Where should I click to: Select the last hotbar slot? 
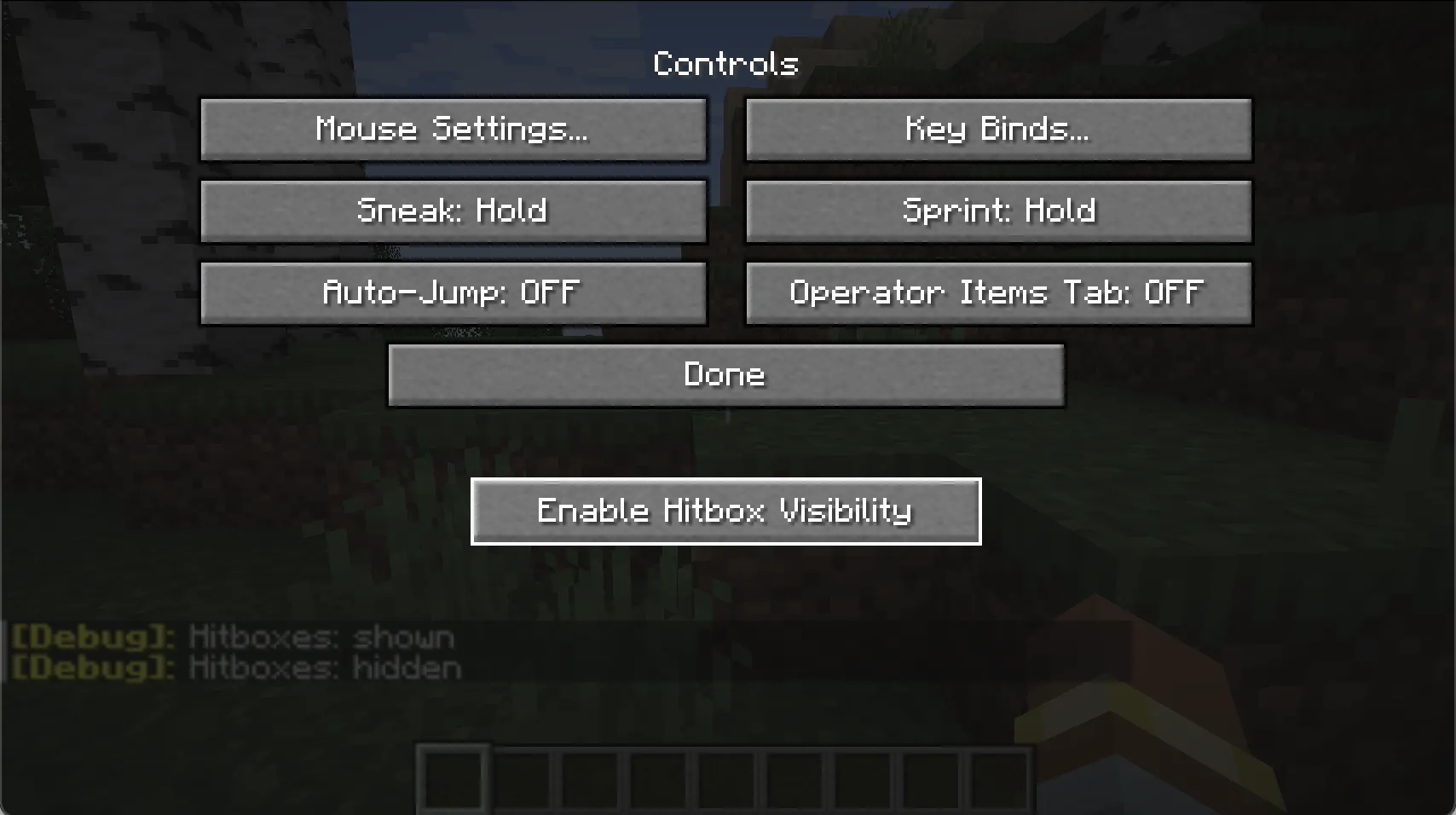pos(1002,776)
